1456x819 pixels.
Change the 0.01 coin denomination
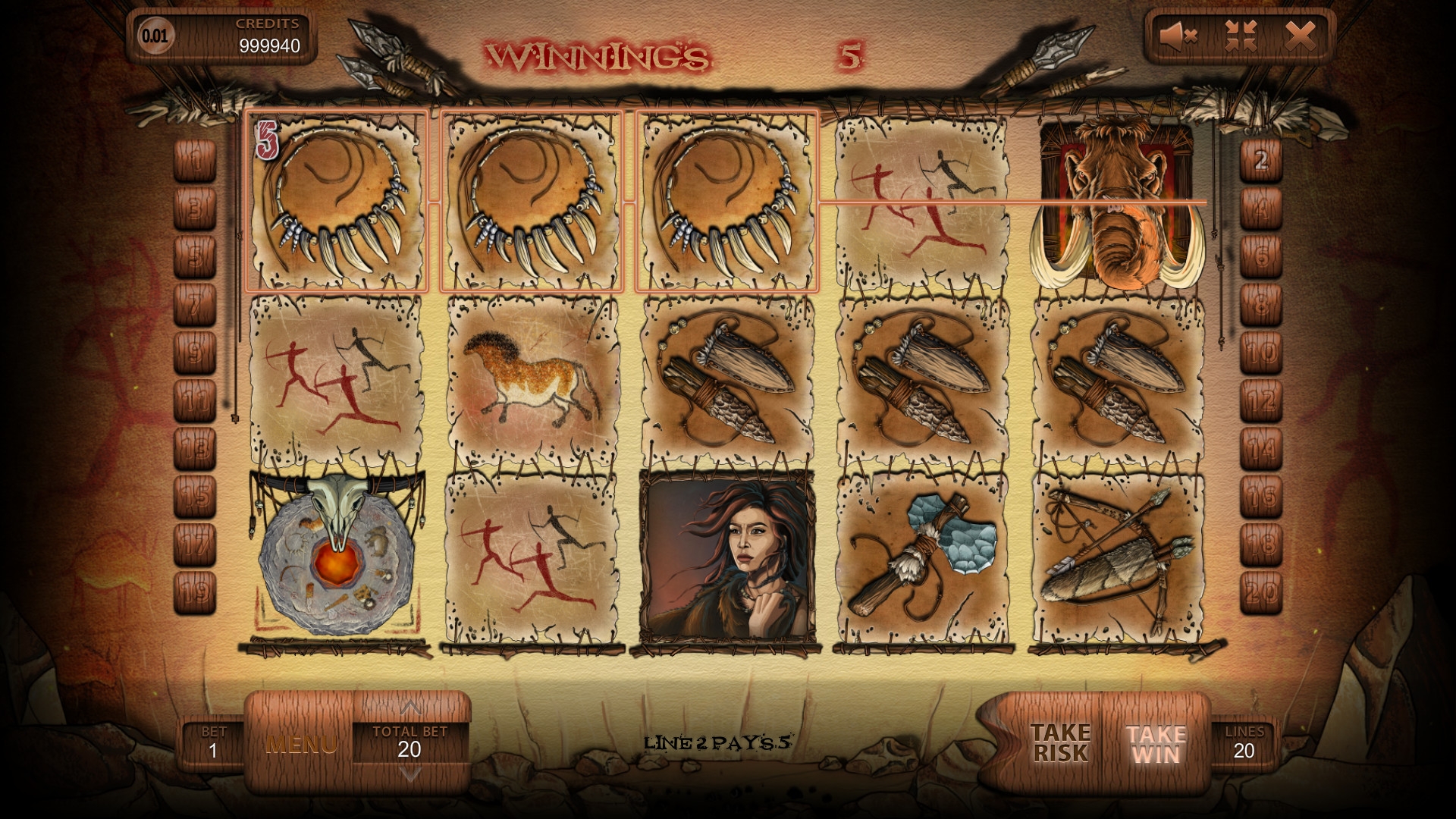click(x=156, y=36)
